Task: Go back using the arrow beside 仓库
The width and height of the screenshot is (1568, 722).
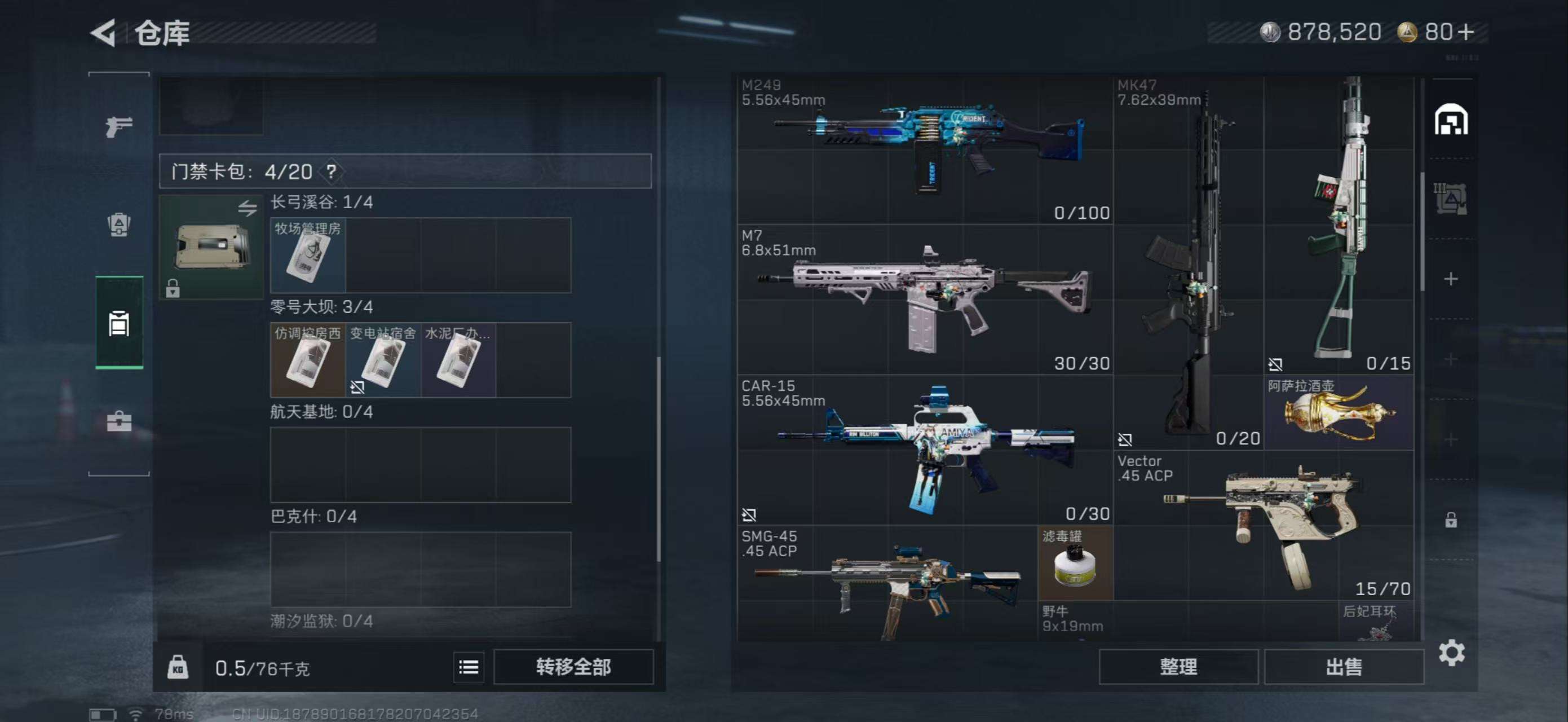Action: [104, 33]
